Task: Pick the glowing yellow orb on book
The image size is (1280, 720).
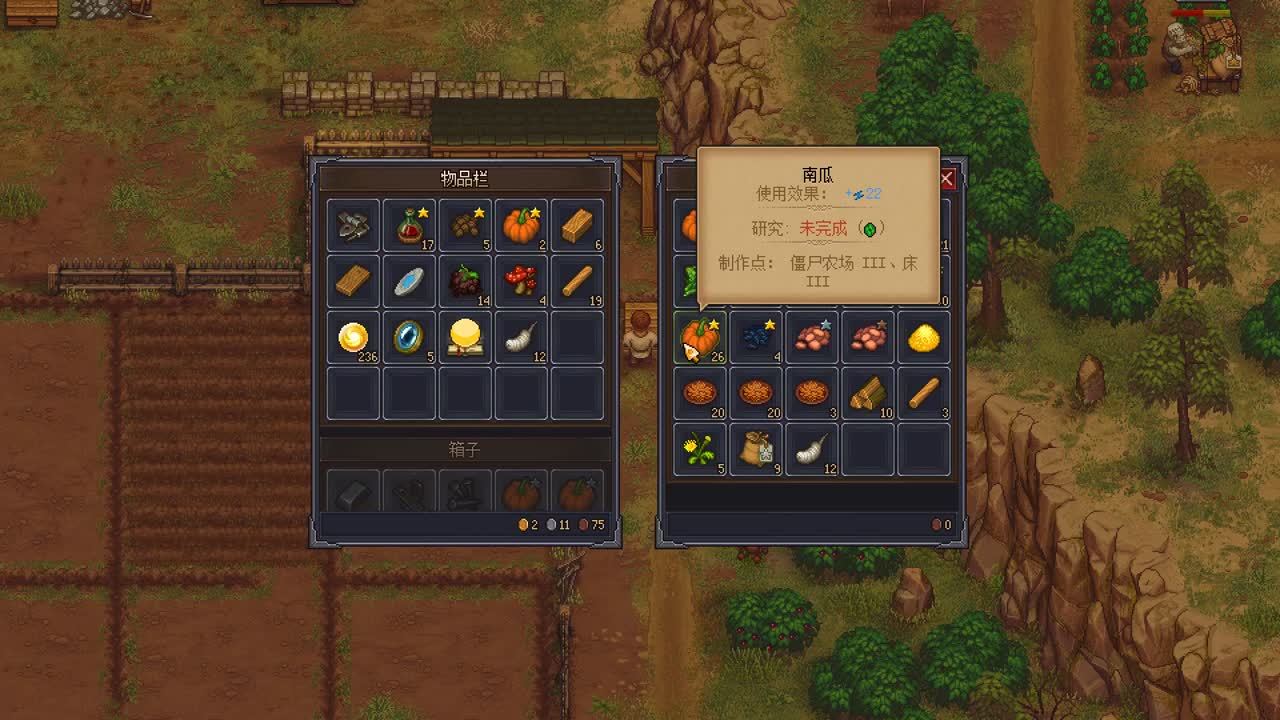Action: click(x=465, y=337)
